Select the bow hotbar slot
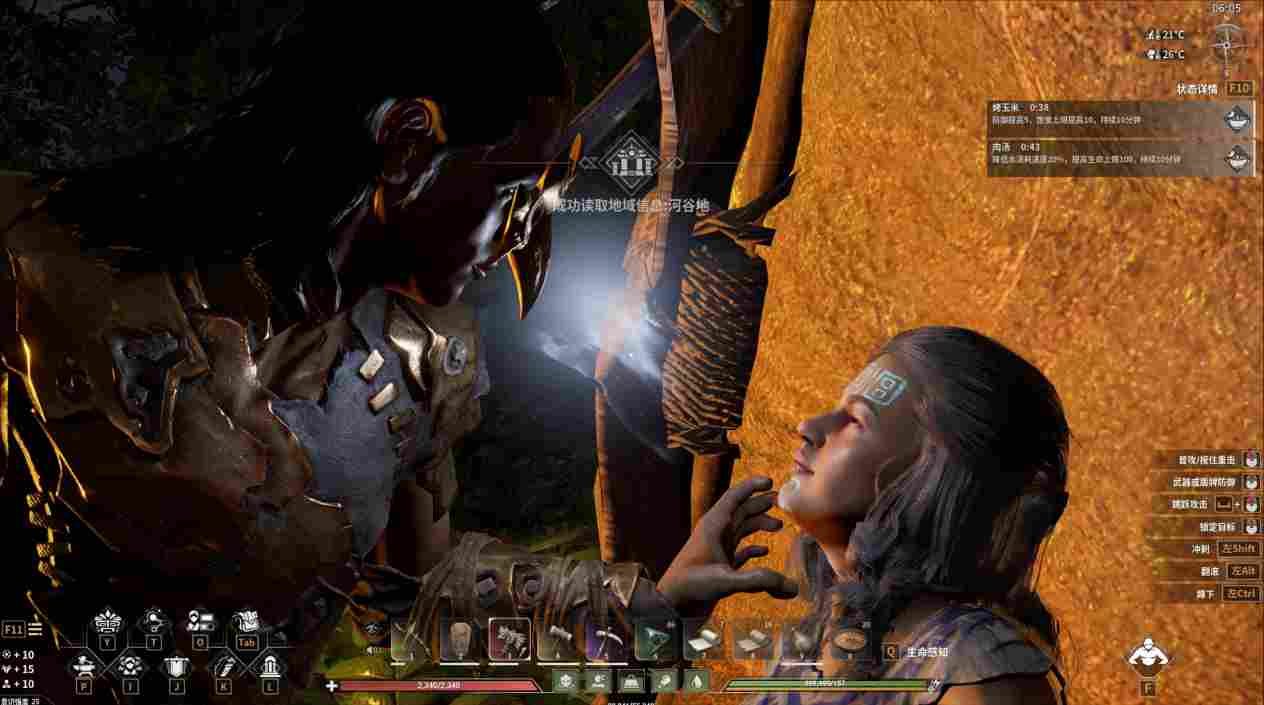The height and width of the screenshot is (705, 1264). (x=411, y=640)
